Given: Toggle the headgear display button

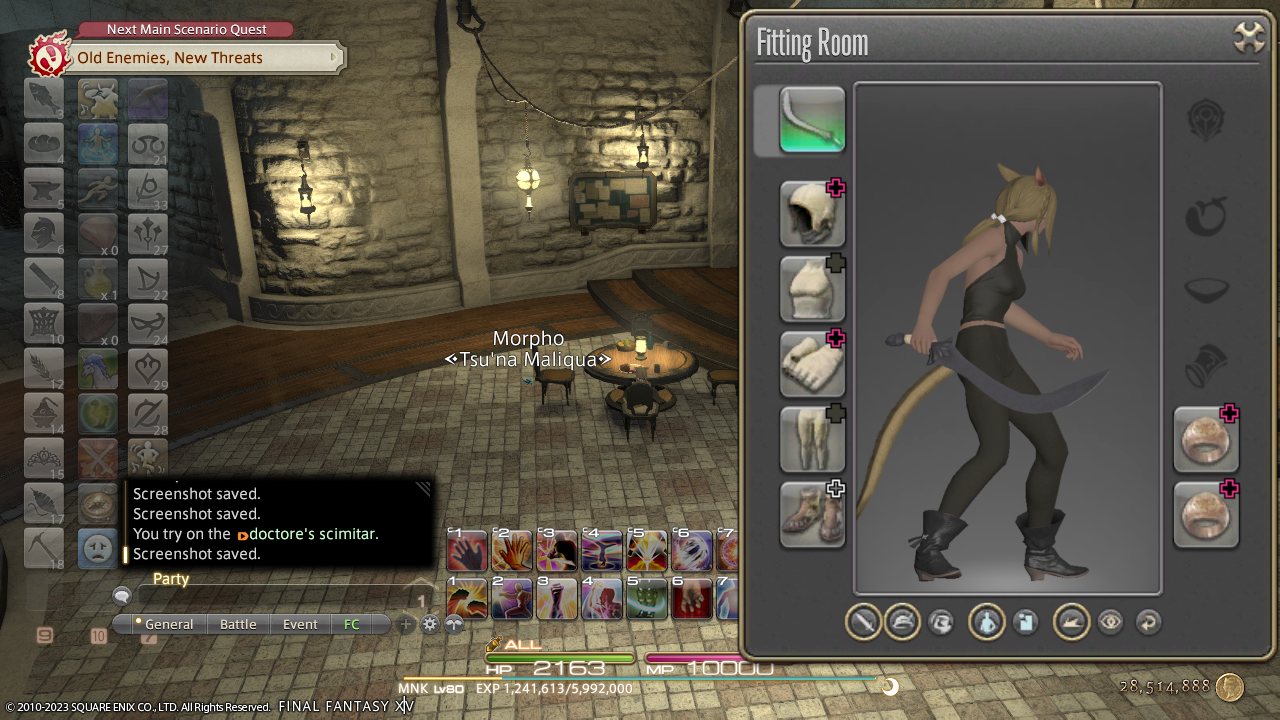Looking at the screenshot, I should [902, 622].
